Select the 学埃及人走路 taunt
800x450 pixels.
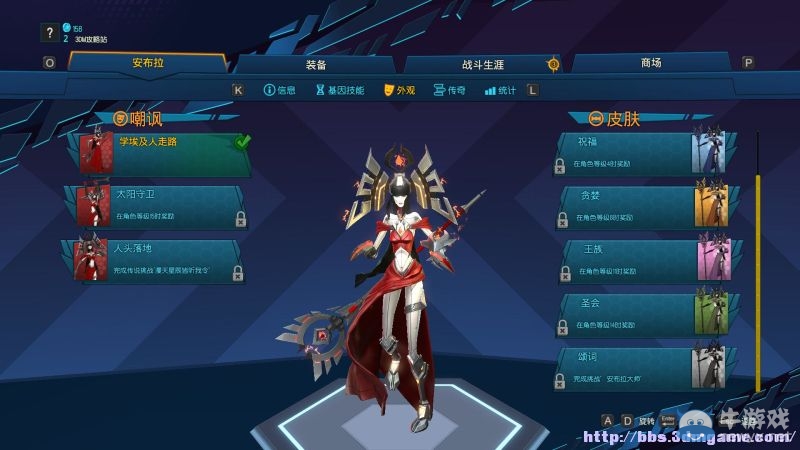pos(165,154)
